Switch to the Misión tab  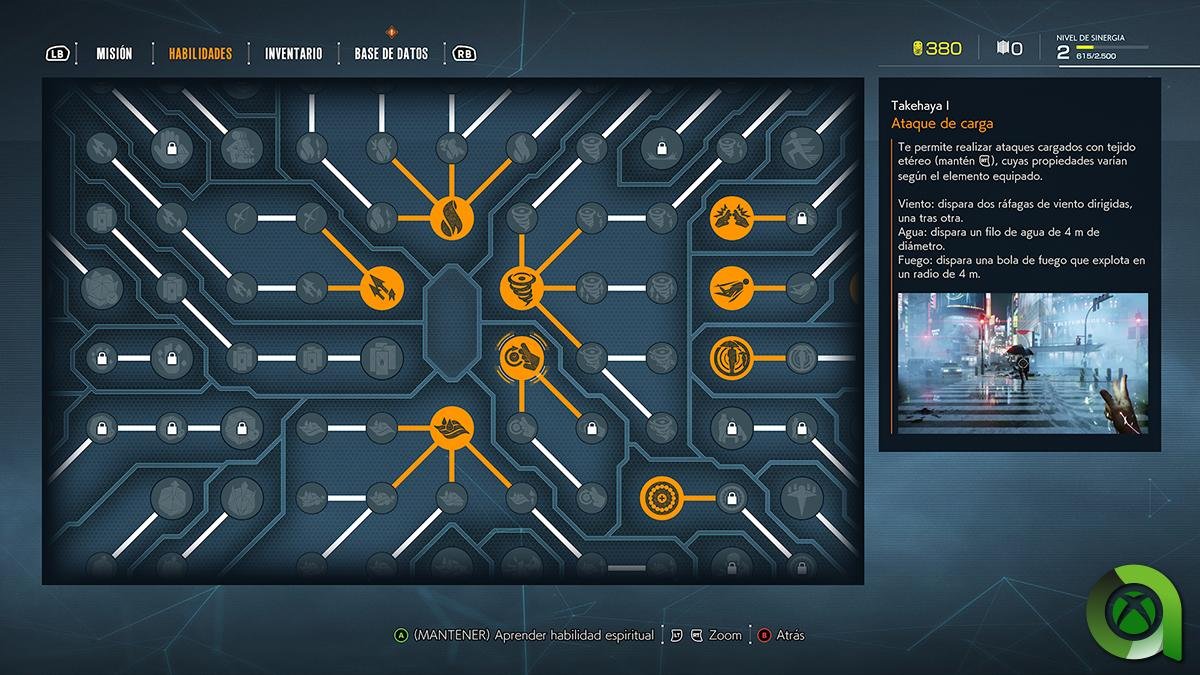tap(114, 54)
